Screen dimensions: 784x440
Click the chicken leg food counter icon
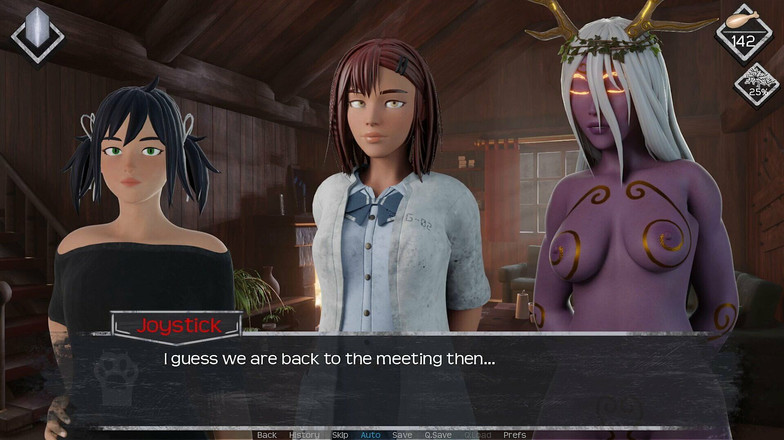click(x=743, y=31)
